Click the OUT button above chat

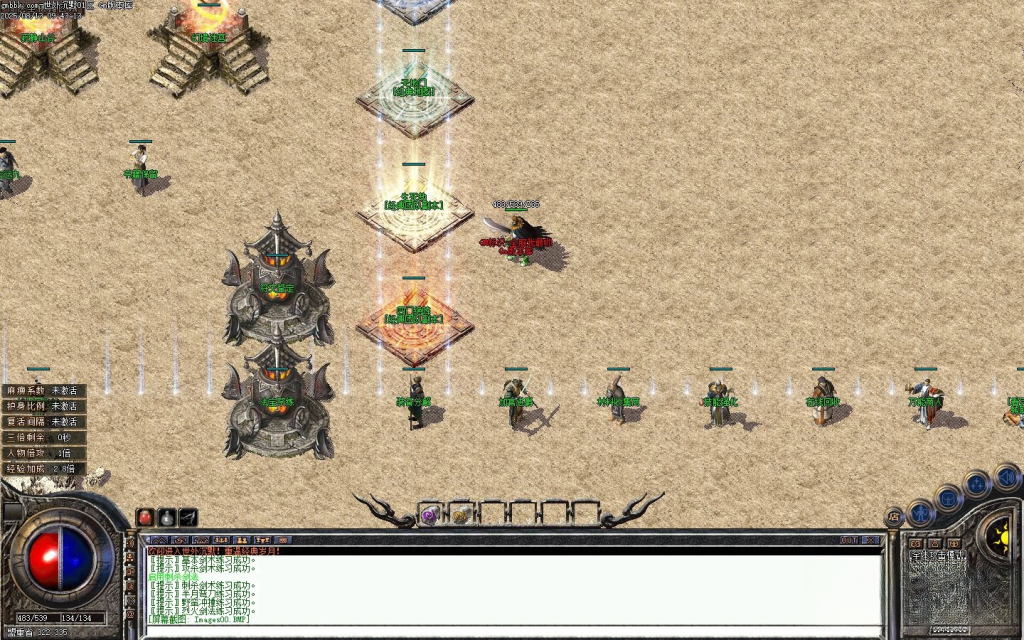[849, 540]
